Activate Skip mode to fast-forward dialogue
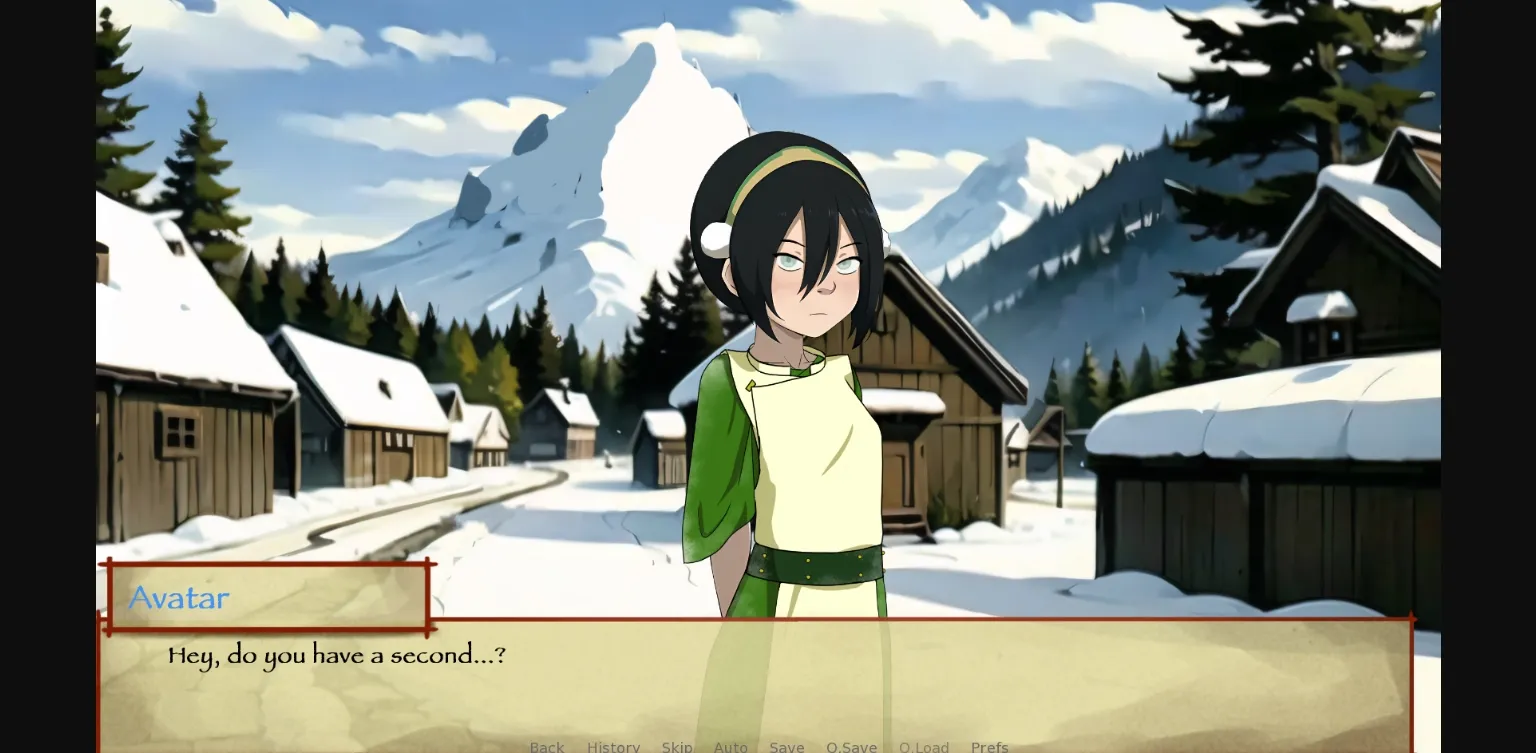This screenshot has width=1536, height=753. click(676, 746)
